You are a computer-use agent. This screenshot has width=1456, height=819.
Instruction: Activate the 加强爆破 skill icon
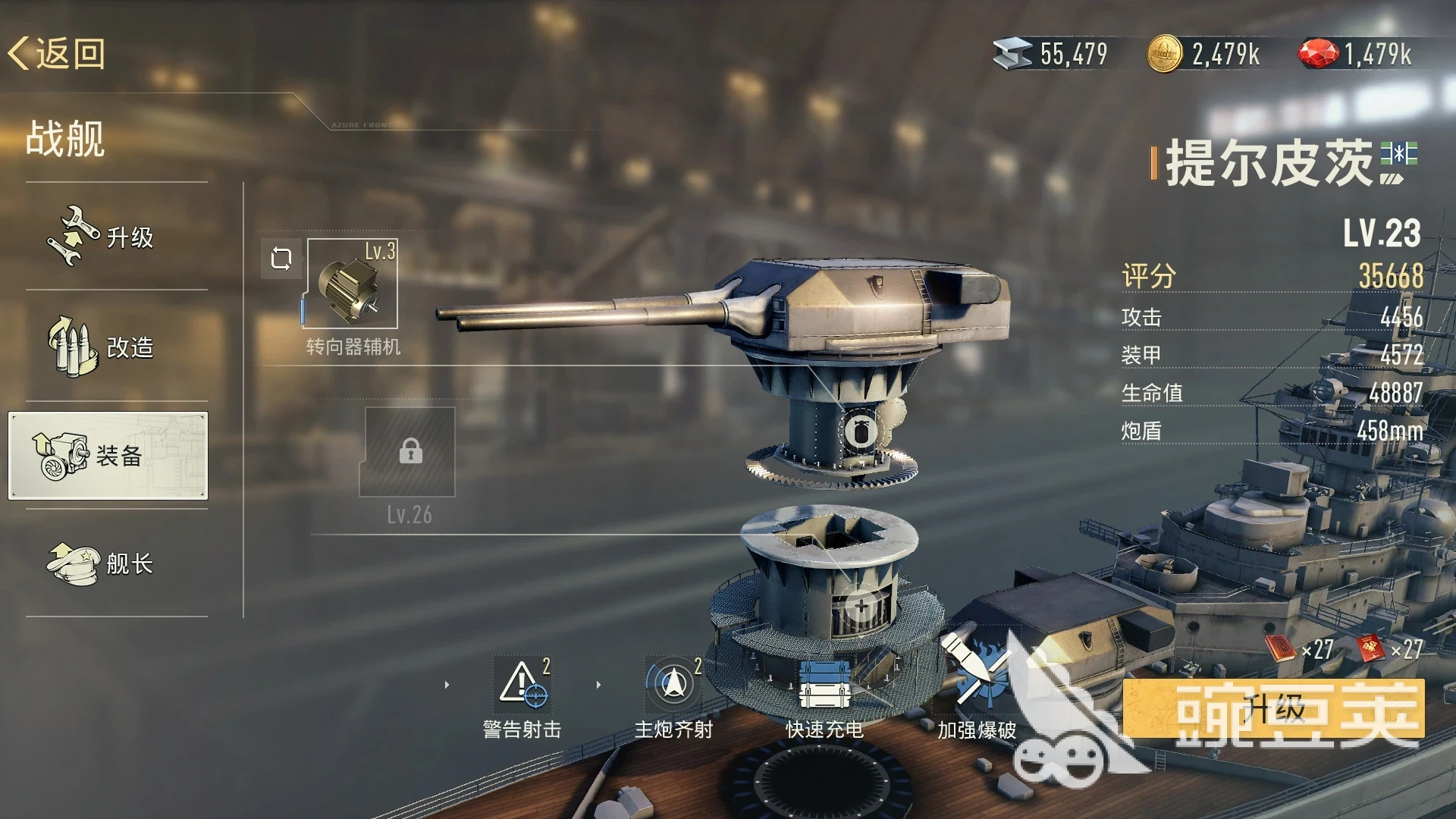tap(976, 671)
